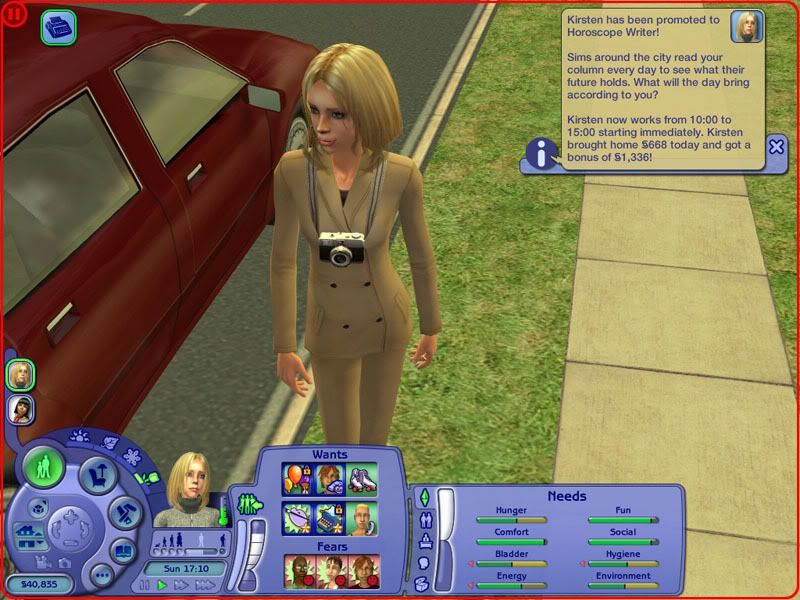
Task: Select the roller skates want
Action: click(x=363, y=478)
